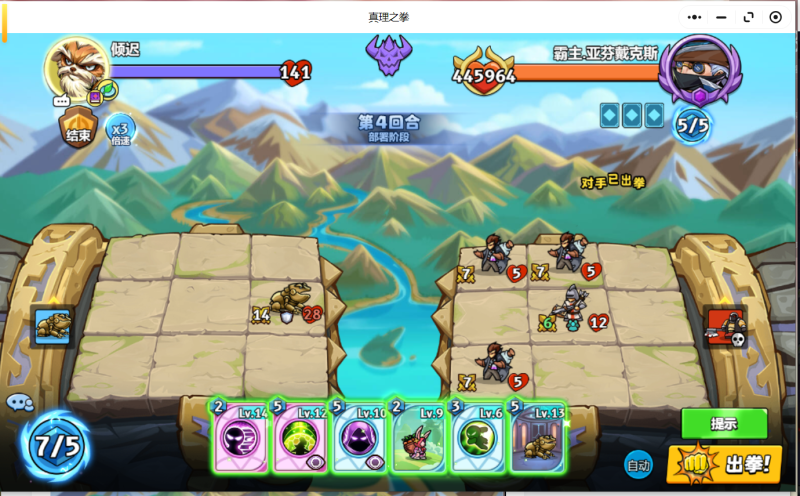Choose the Lv.12 green vortex card

pyautogui.click(x=301, y=436)
